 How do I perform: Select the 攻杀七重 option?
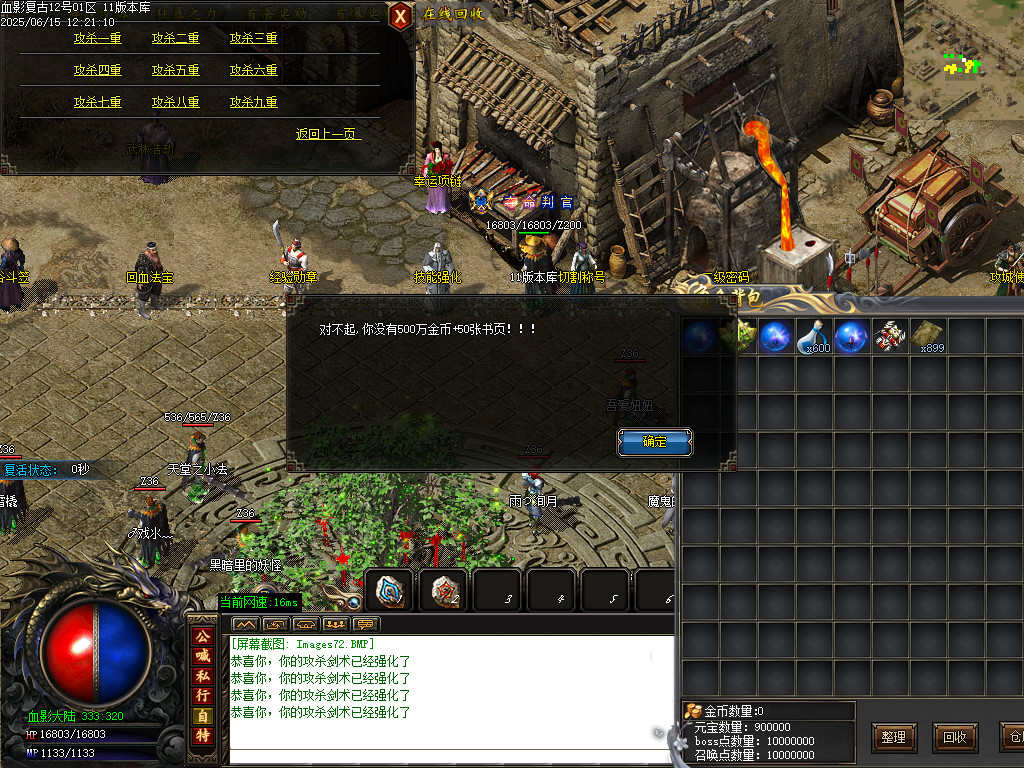97,103
